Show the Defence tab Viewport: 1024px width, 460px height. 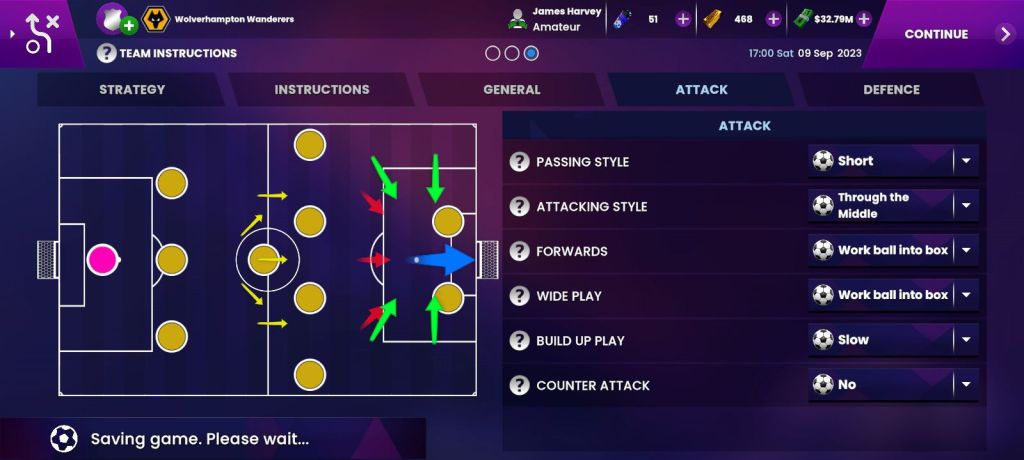(x=891, y=89)
